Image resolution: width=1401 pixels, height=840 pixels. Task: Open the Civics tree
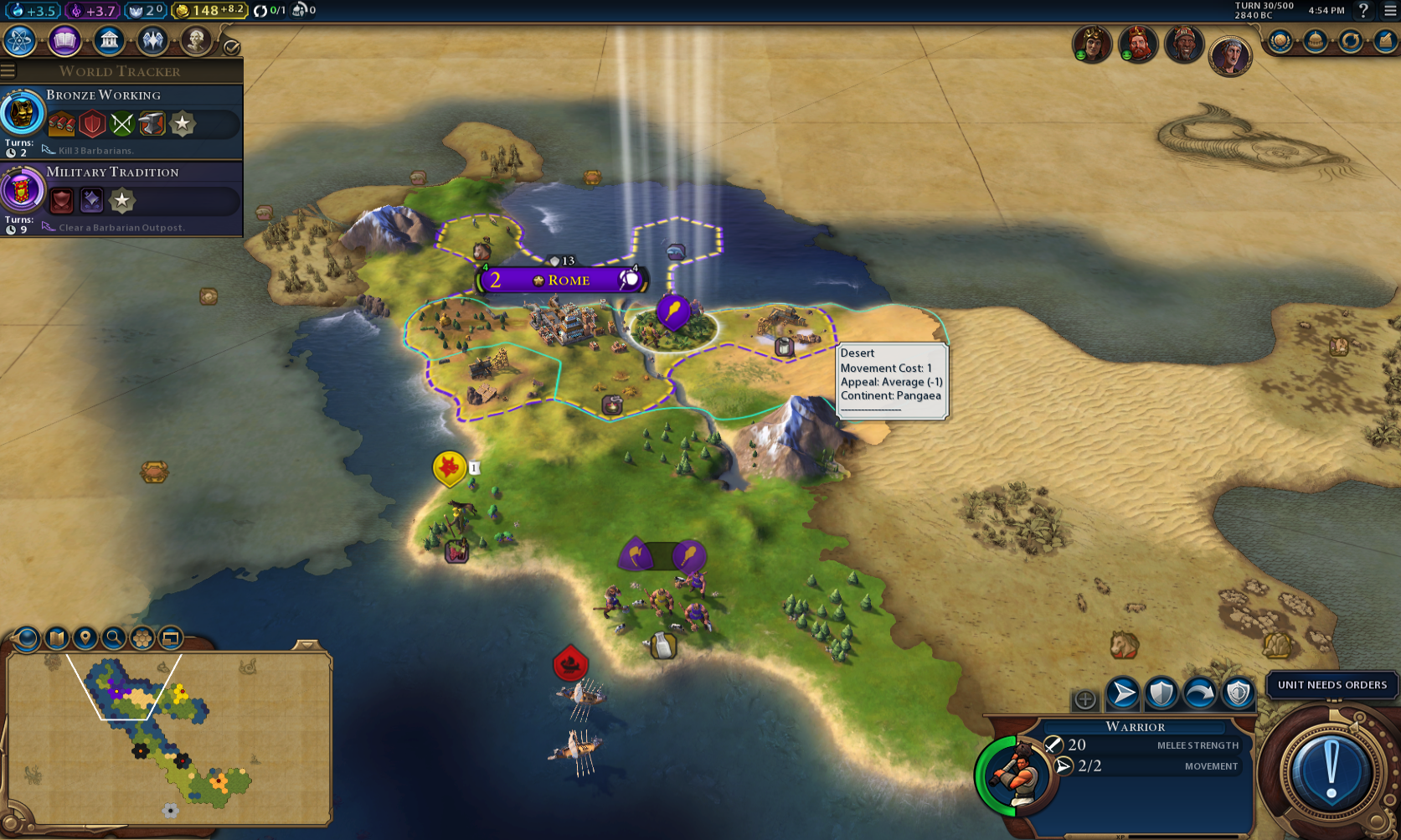tap(64, 40)
